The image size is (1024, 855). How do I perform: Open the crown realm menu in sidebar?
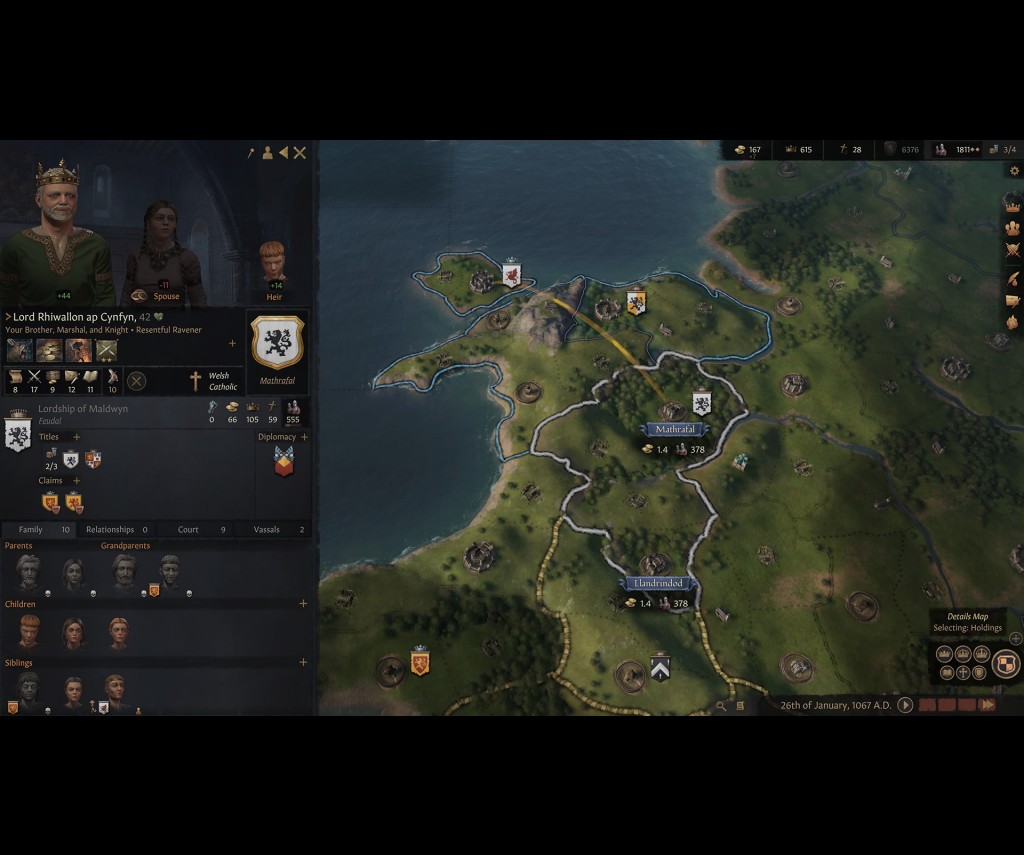pyautogui.click(x=1012, y=203)
